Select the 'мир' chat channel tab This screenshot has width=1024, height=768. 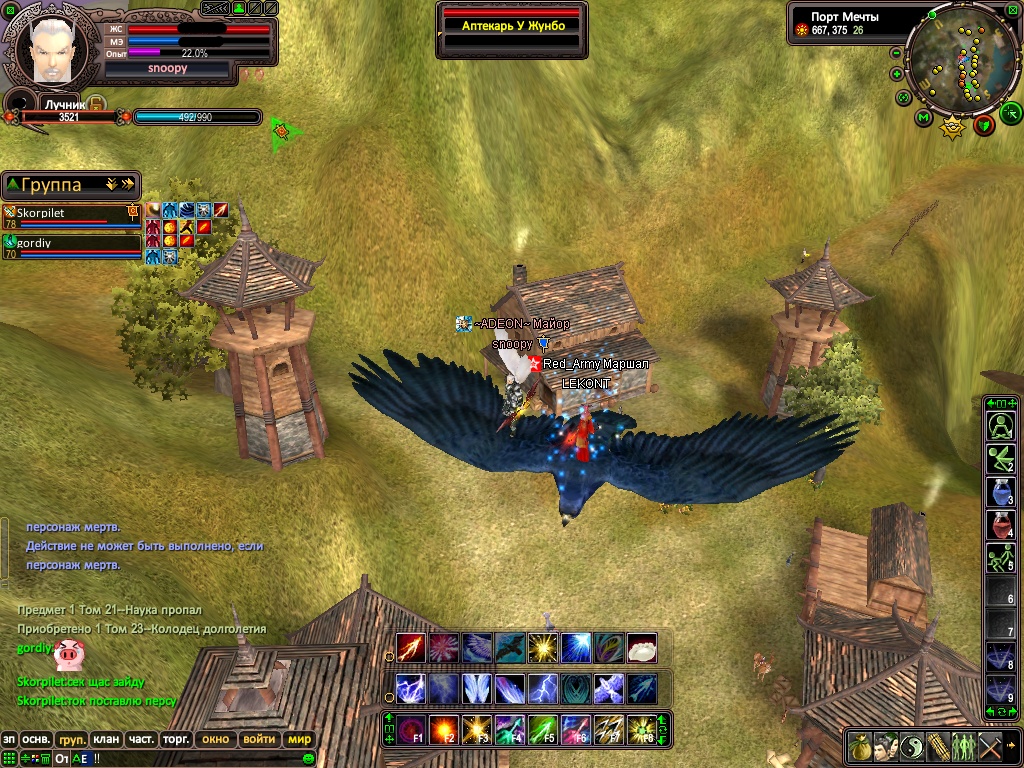(299, 739)
